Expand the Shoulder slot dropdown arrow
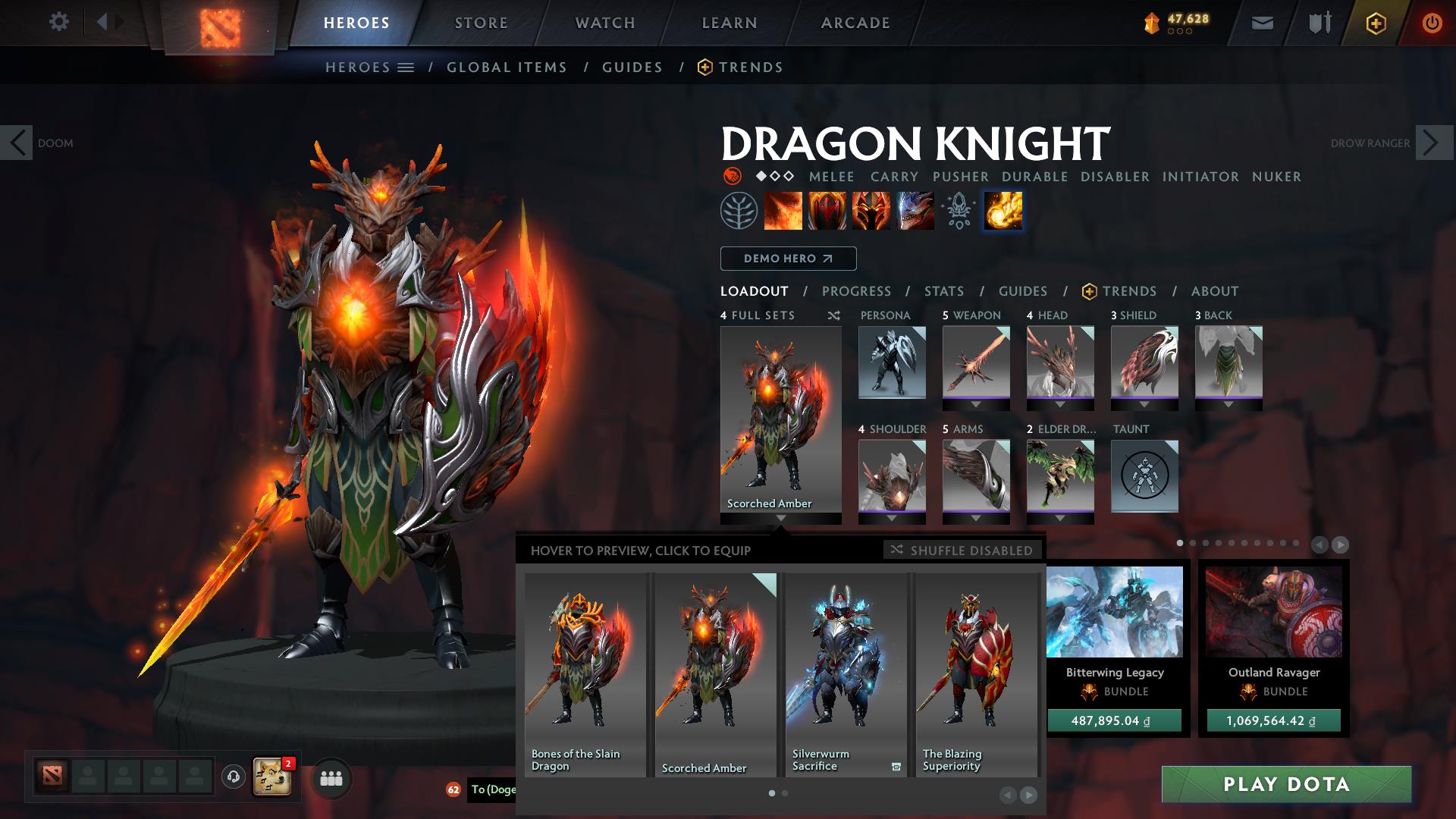The image size is (1456, 819). pyautogui.click(x=893, y=516)
